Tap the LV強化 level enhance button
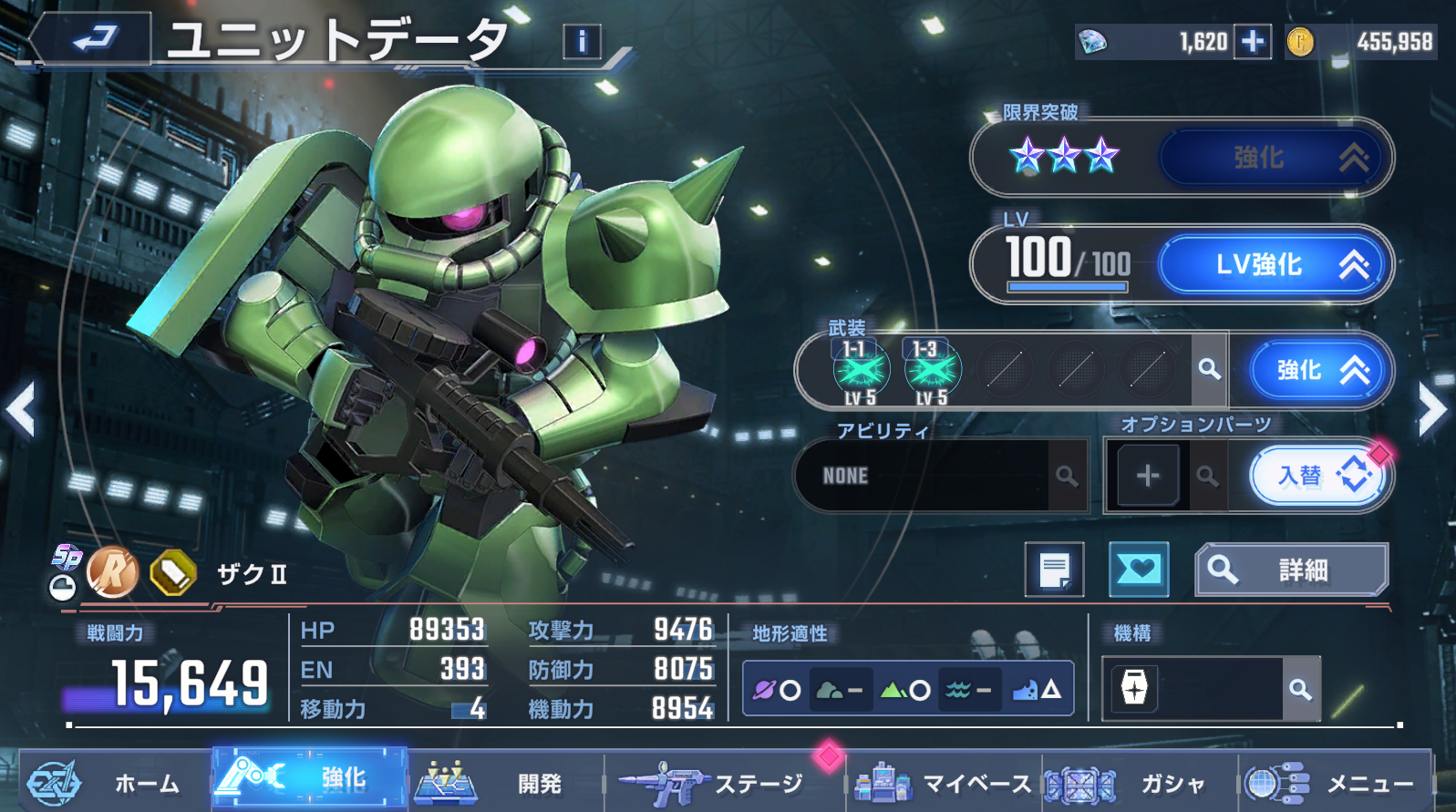 point(1274,265)
